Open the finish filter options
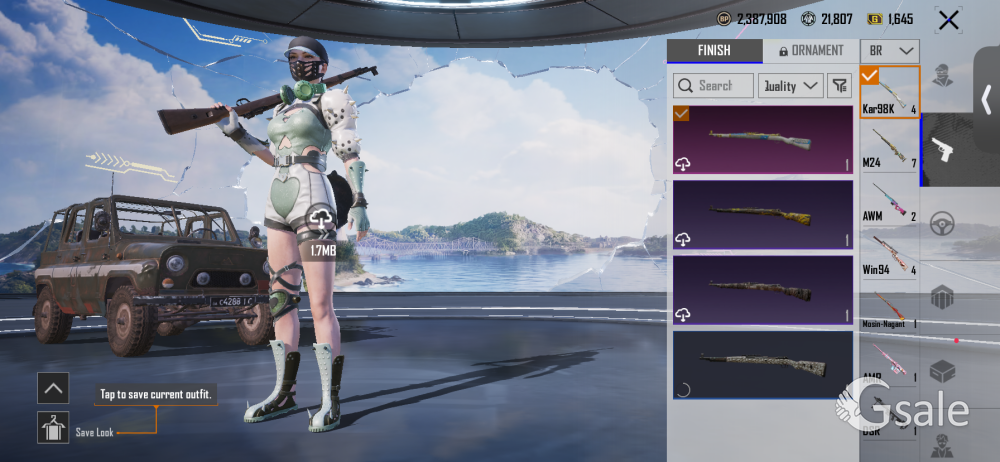This screenshot has width=1000, height=462. 839,86
